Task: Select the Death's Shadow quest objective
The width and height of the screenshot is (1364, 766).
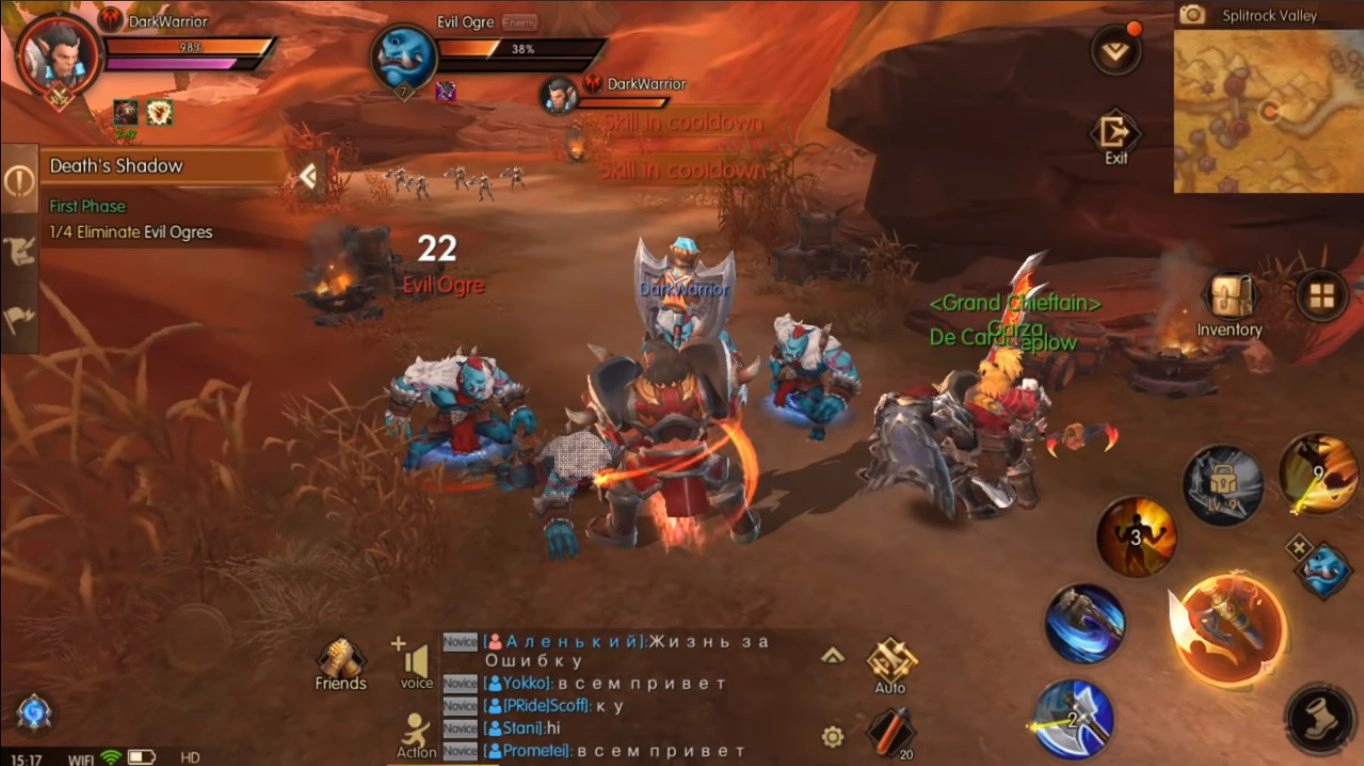Action: click(131, 232)
